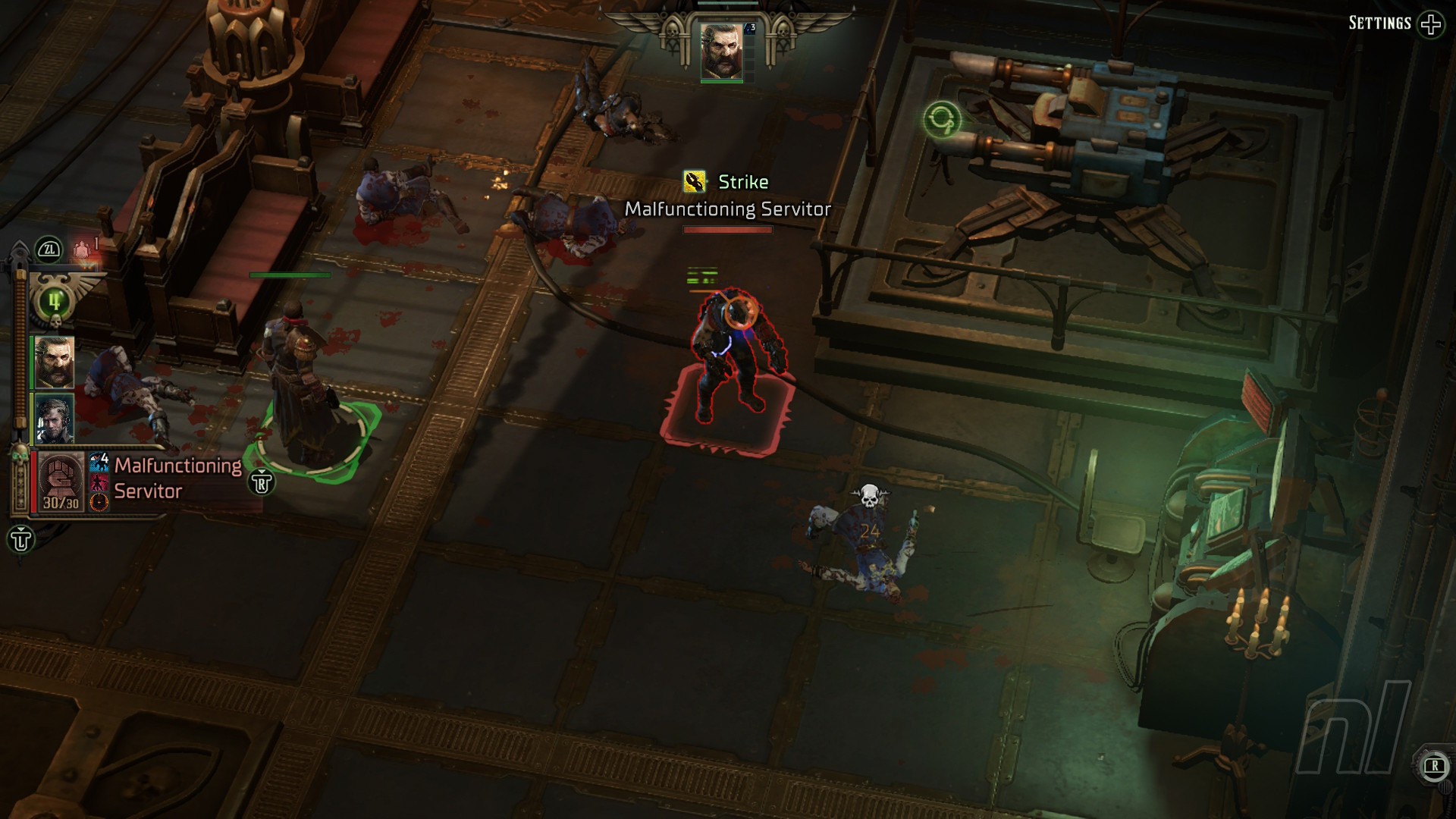Click the green round counter showing 4
This screenshot has width=1456, height=819.
click(x=53, y=301)
